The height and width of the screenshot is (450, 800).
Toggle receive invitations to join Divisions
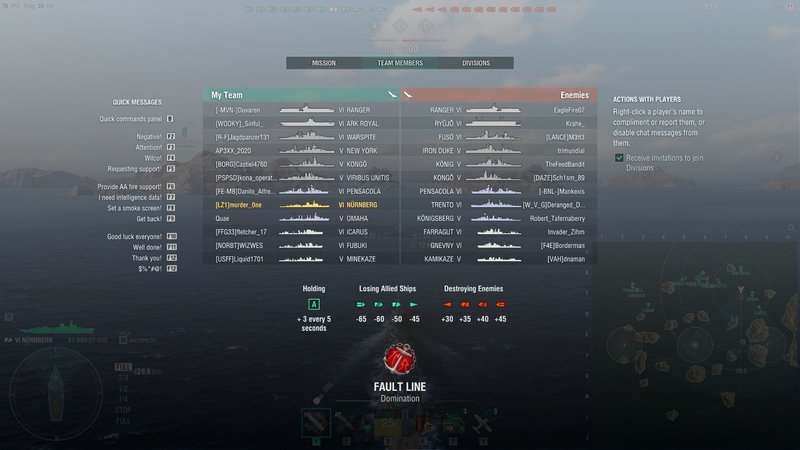619,157
